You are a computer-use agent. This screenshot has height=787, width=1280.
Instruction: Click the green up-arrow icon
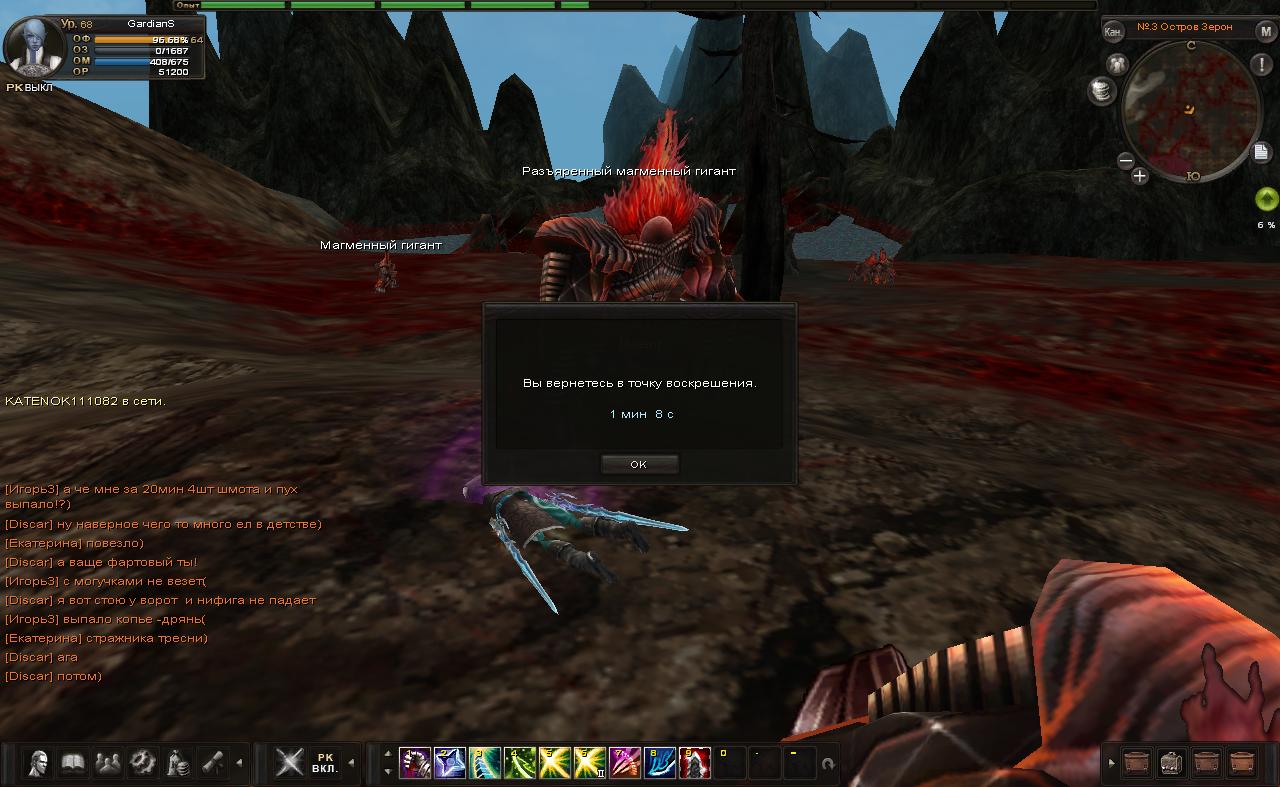pyautogui.click(x=1266, y=198)
